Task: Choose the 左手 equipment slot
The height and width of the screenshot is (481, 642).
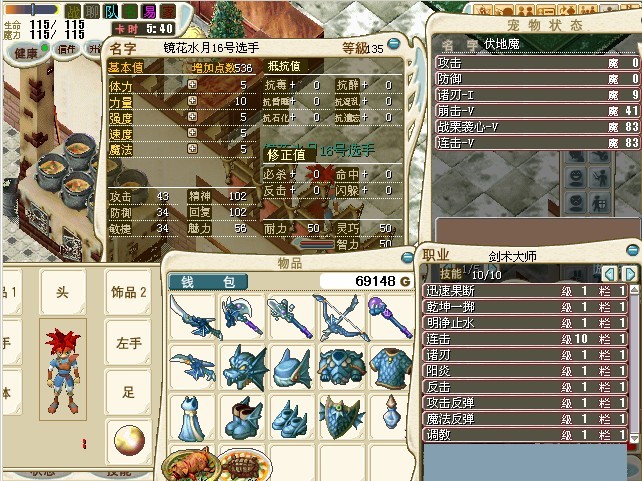Action: coord(129,343)
